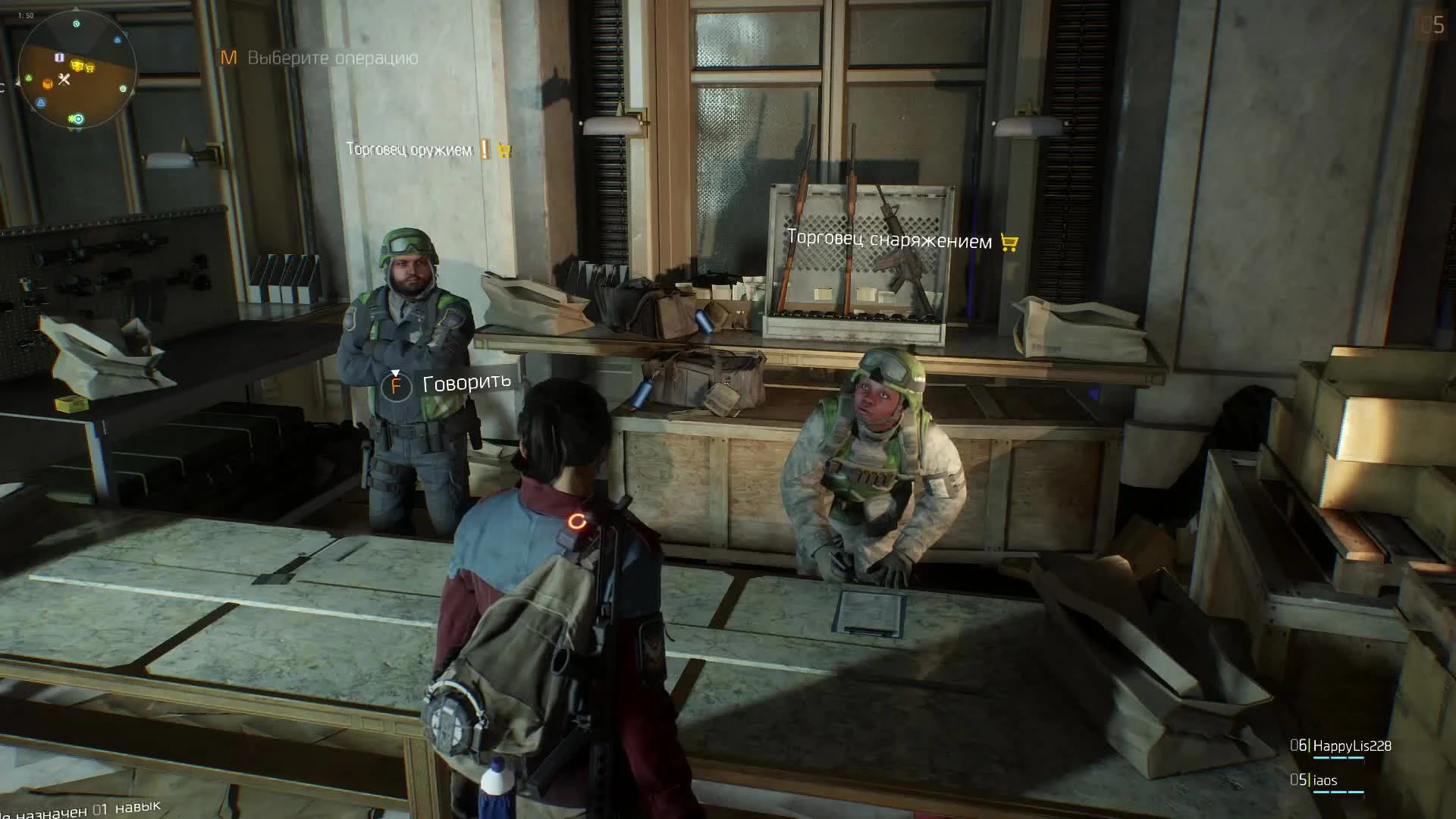Click the green triangle marker on minimap left
This screenshot has width=1456, height=819.
click(28, 78)
